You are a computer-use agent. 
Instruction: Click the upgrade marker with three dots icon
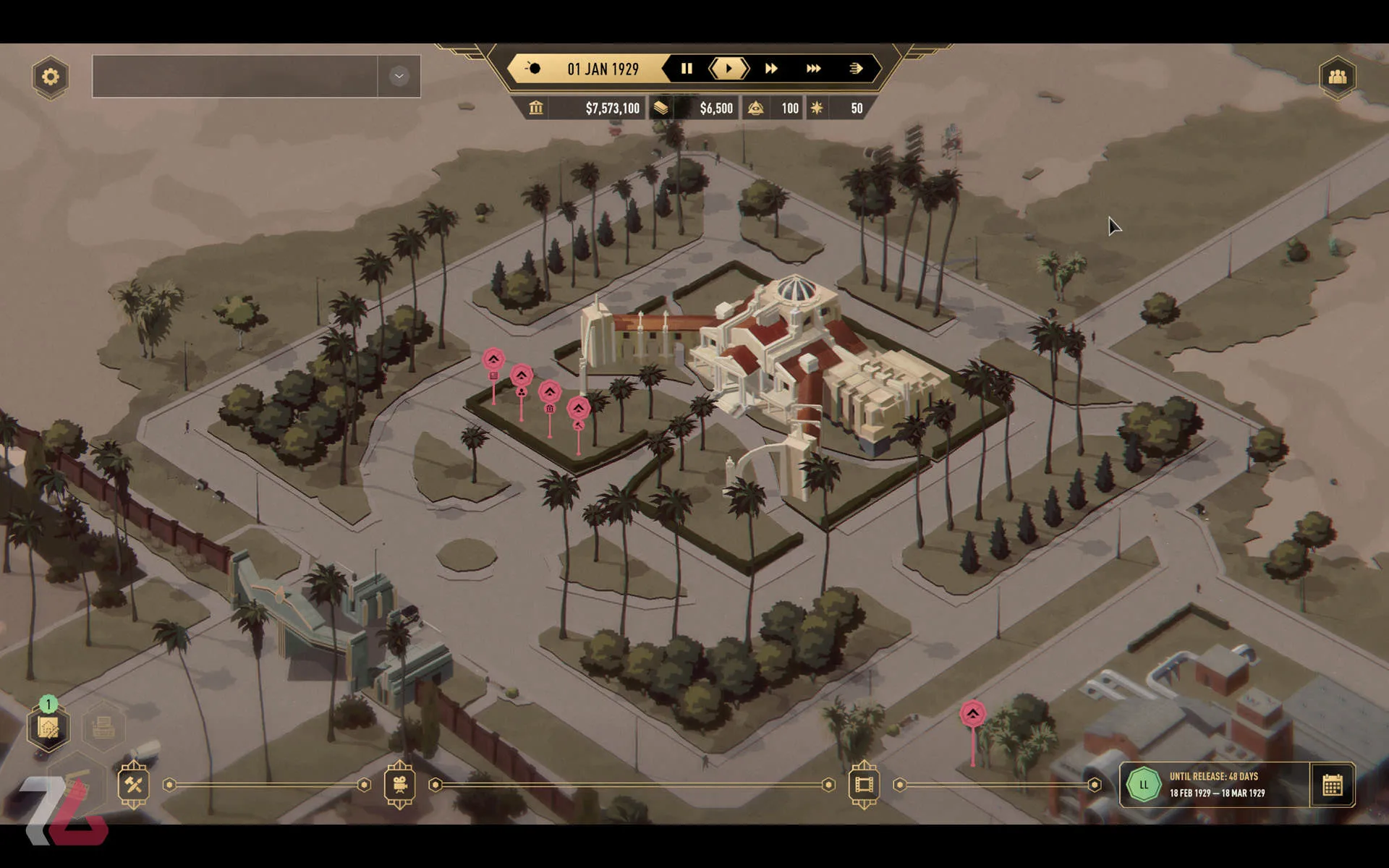(x=522, y=376)
